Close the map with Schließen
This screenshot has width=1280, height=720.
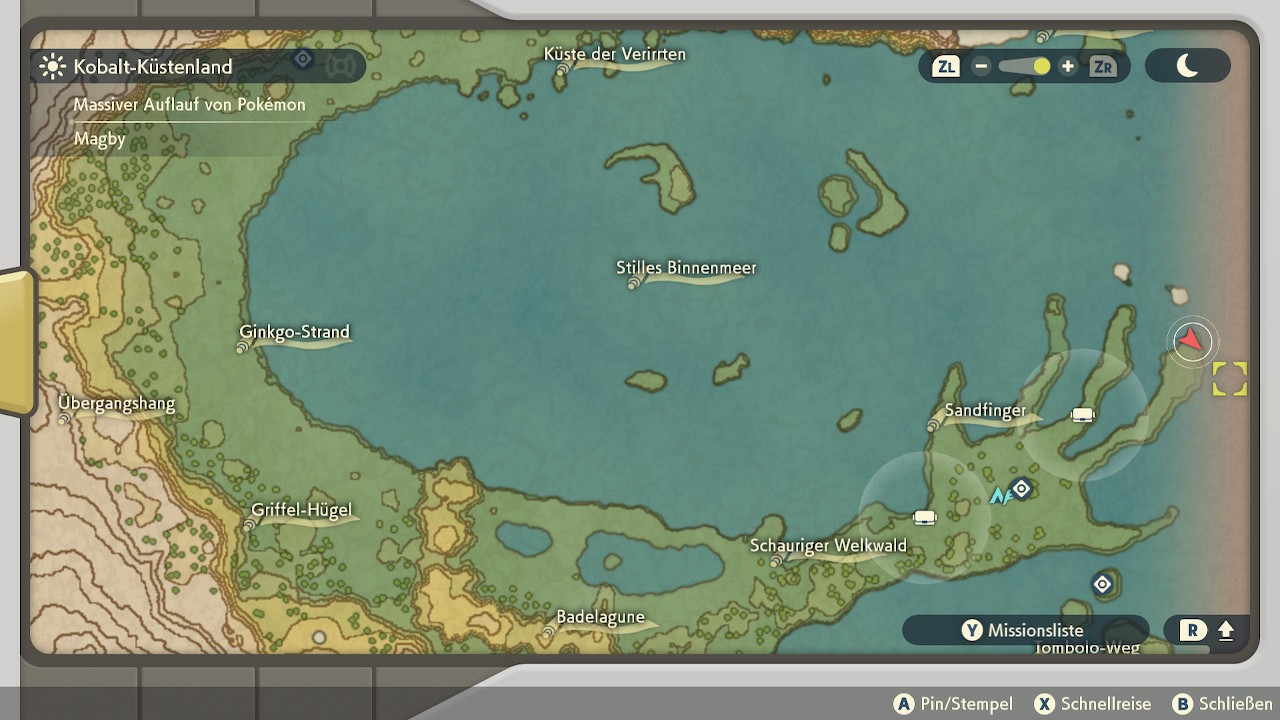(x=1222, y=704)
